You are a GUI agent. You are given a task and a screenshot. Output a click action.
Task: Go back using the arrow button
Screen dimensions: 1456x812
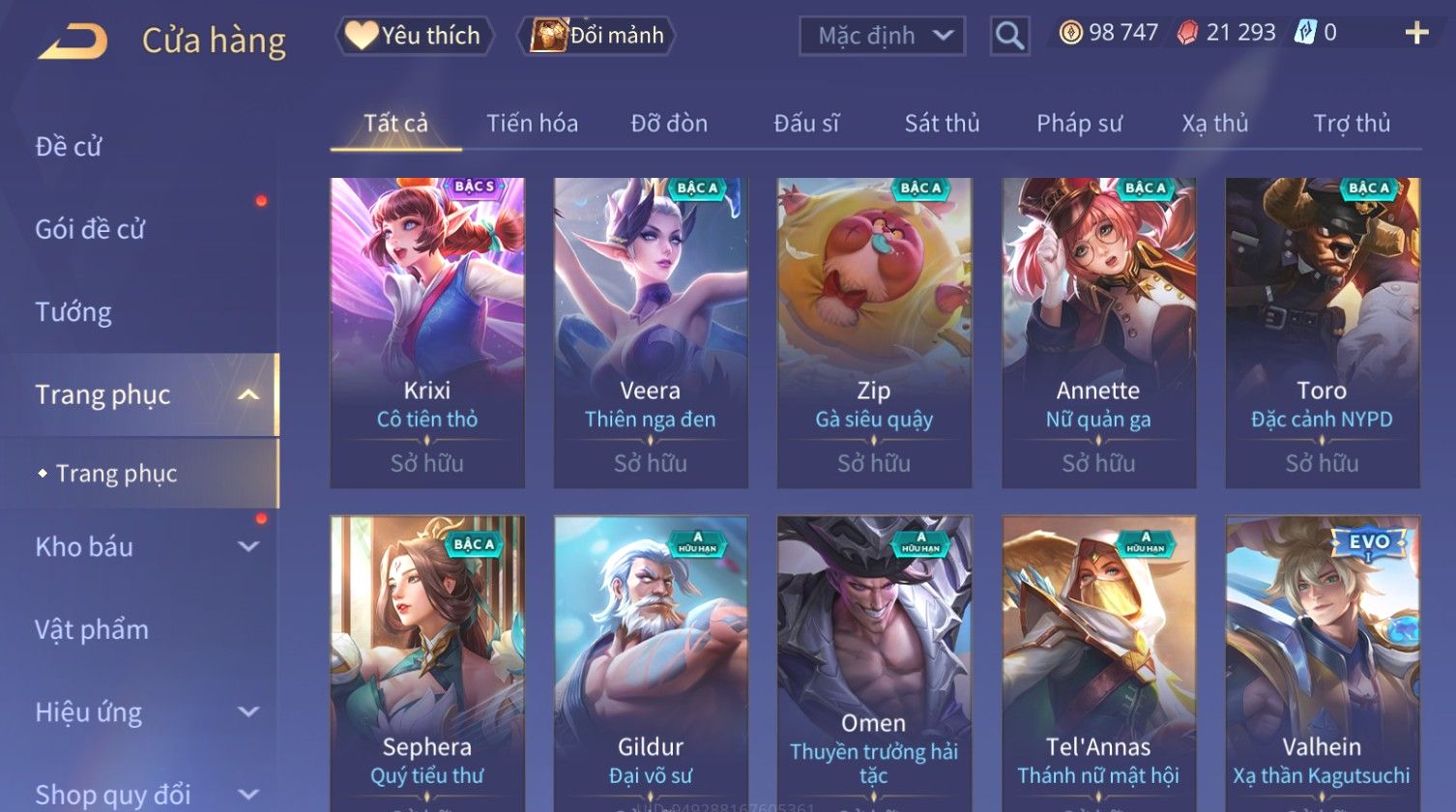tap(73, 42)
